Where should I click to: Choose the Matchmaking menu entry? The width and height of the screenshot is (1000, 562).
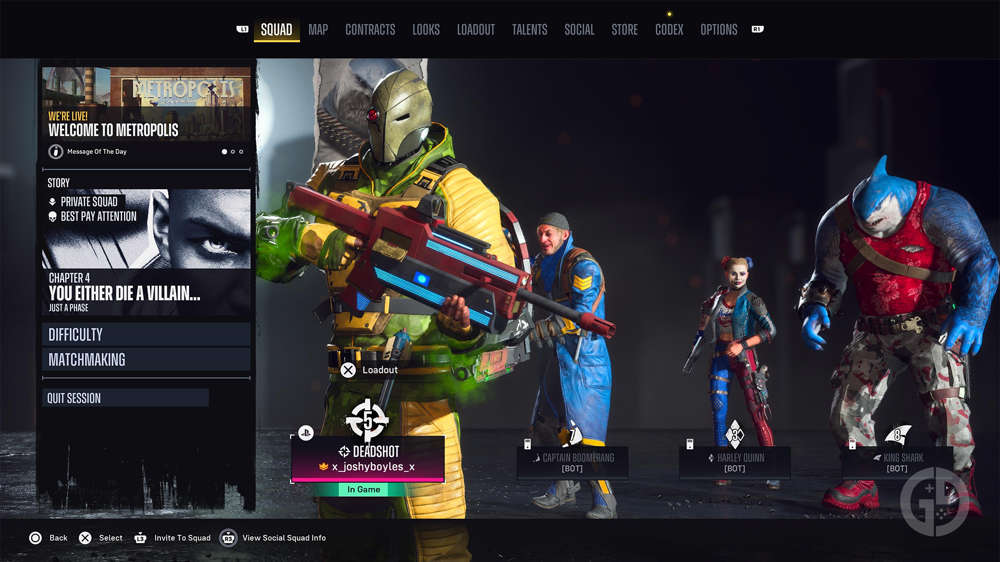point(146,360)
